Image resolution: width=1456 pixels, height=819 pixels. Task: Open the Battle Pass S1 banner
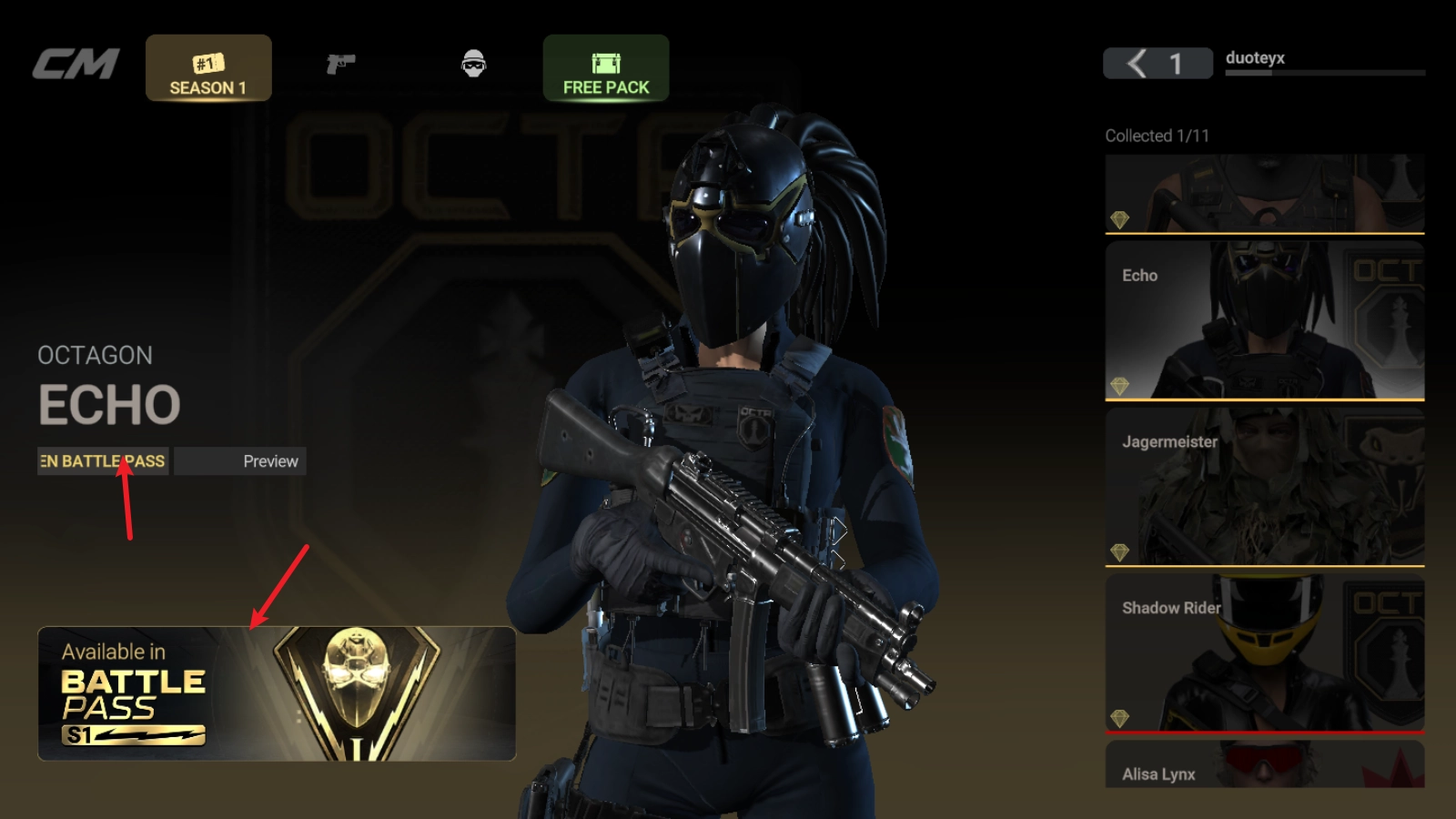tap(277, 693)
